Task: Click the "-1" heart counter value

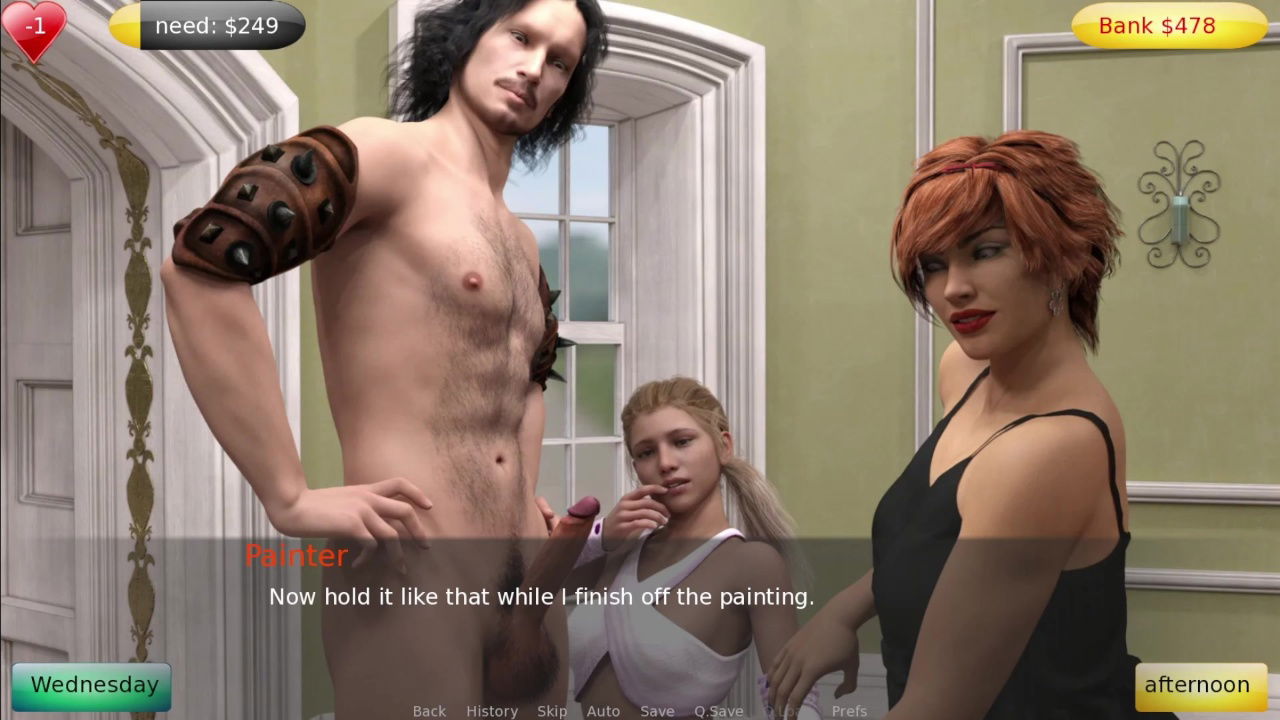Action: click(x=36, y=27)
